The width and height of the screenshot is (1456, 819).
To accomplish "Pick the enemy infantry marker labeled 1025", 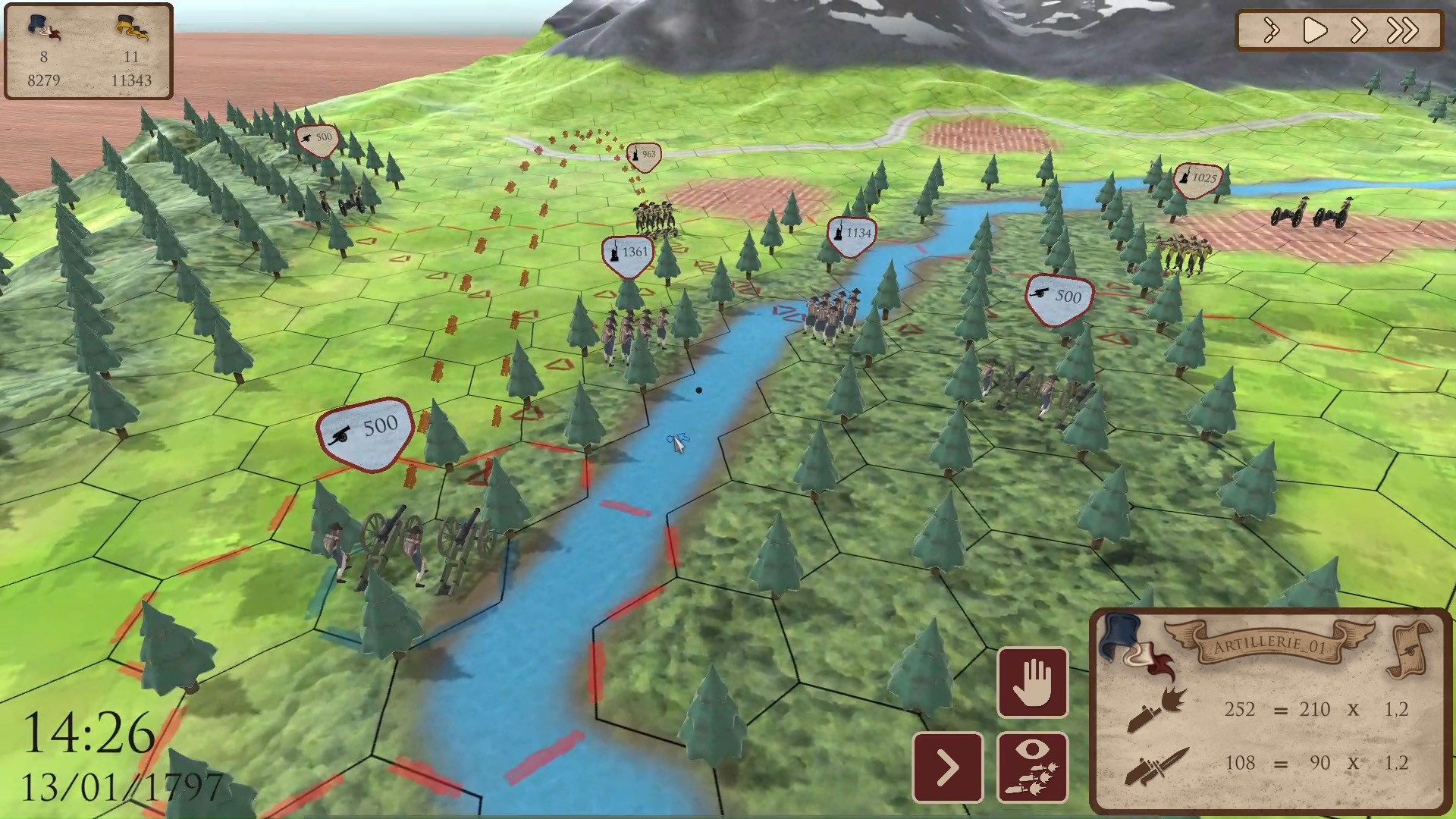I will [1197, 179].
